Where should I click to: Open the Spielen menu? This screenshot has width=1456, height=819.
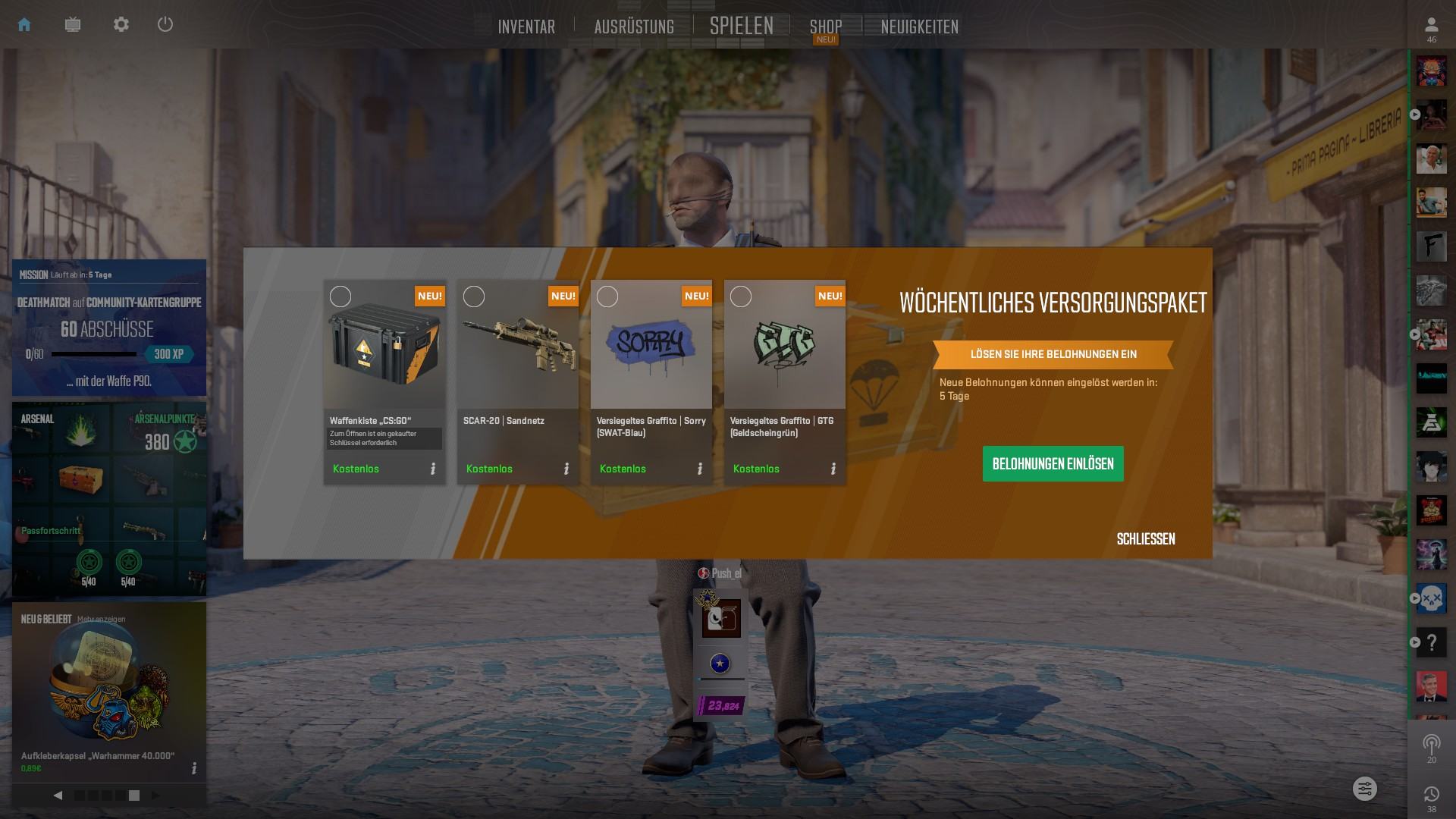741,26
